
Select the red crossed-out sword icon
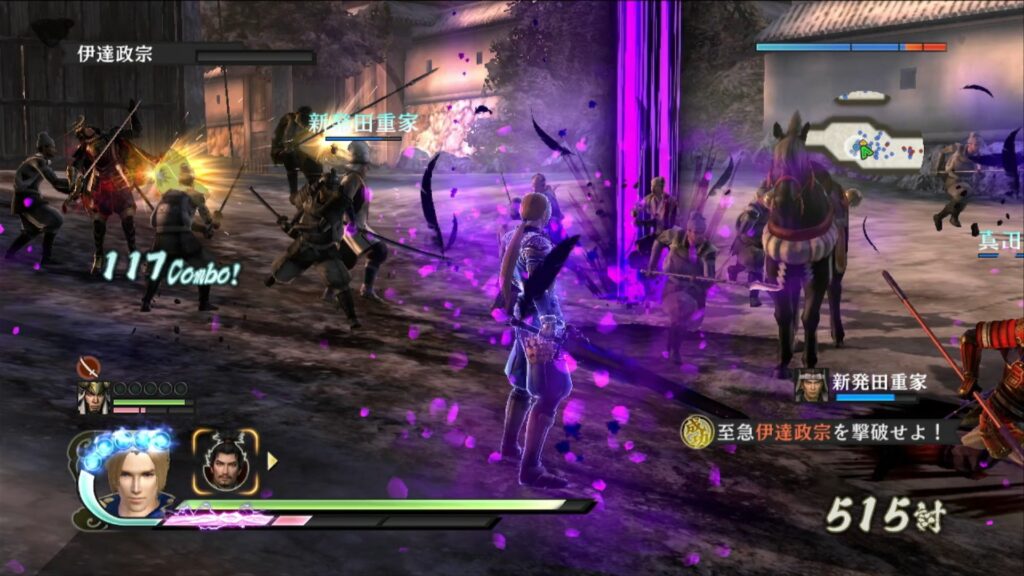point(89,366)
